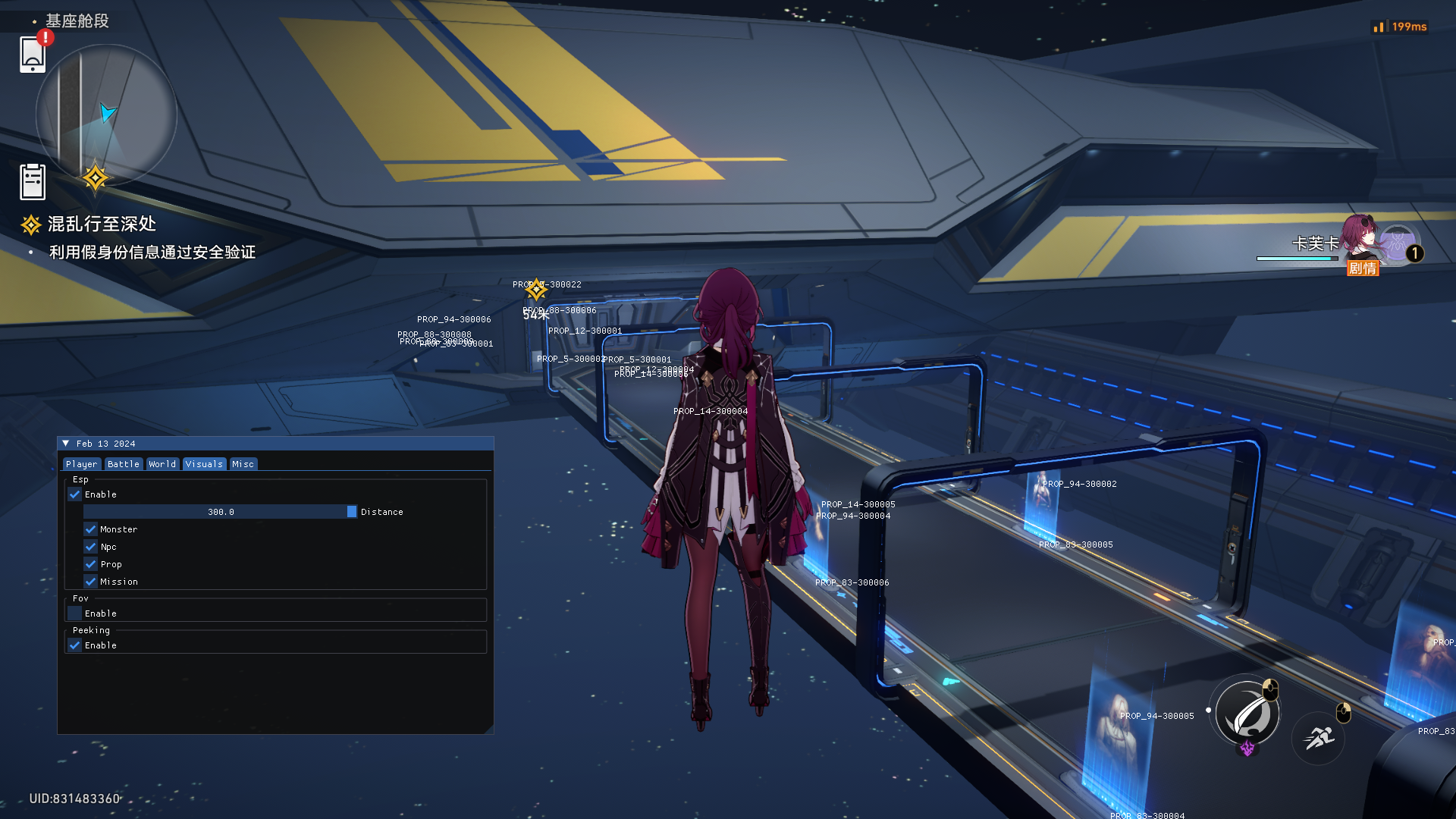Switch to the Battle tab
The height and width of the screenshot is (819, 1456).
coord(123,463)
